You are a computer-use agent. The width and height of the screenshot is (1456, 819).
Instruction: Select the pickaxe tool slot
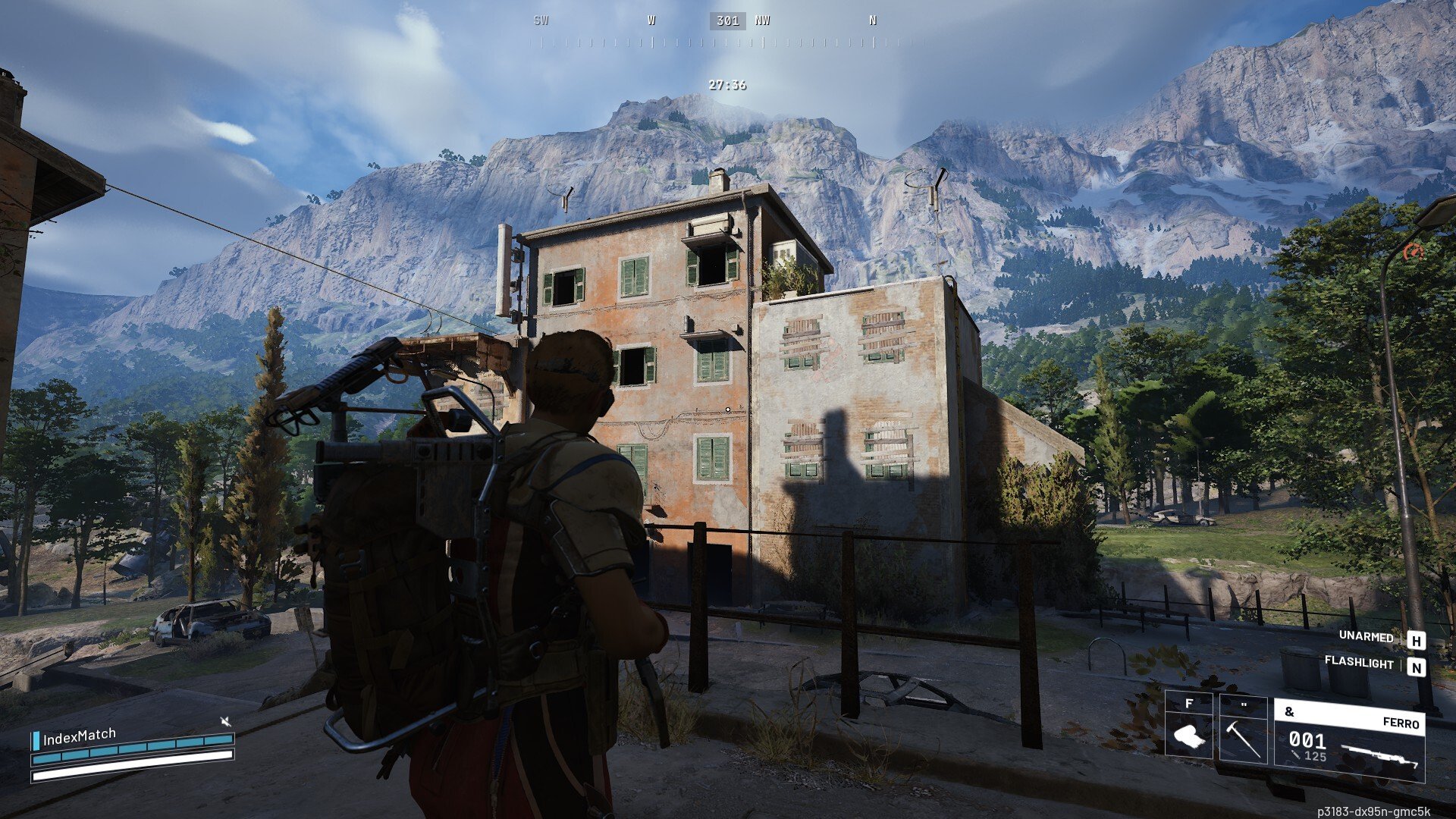[1243, 729]
